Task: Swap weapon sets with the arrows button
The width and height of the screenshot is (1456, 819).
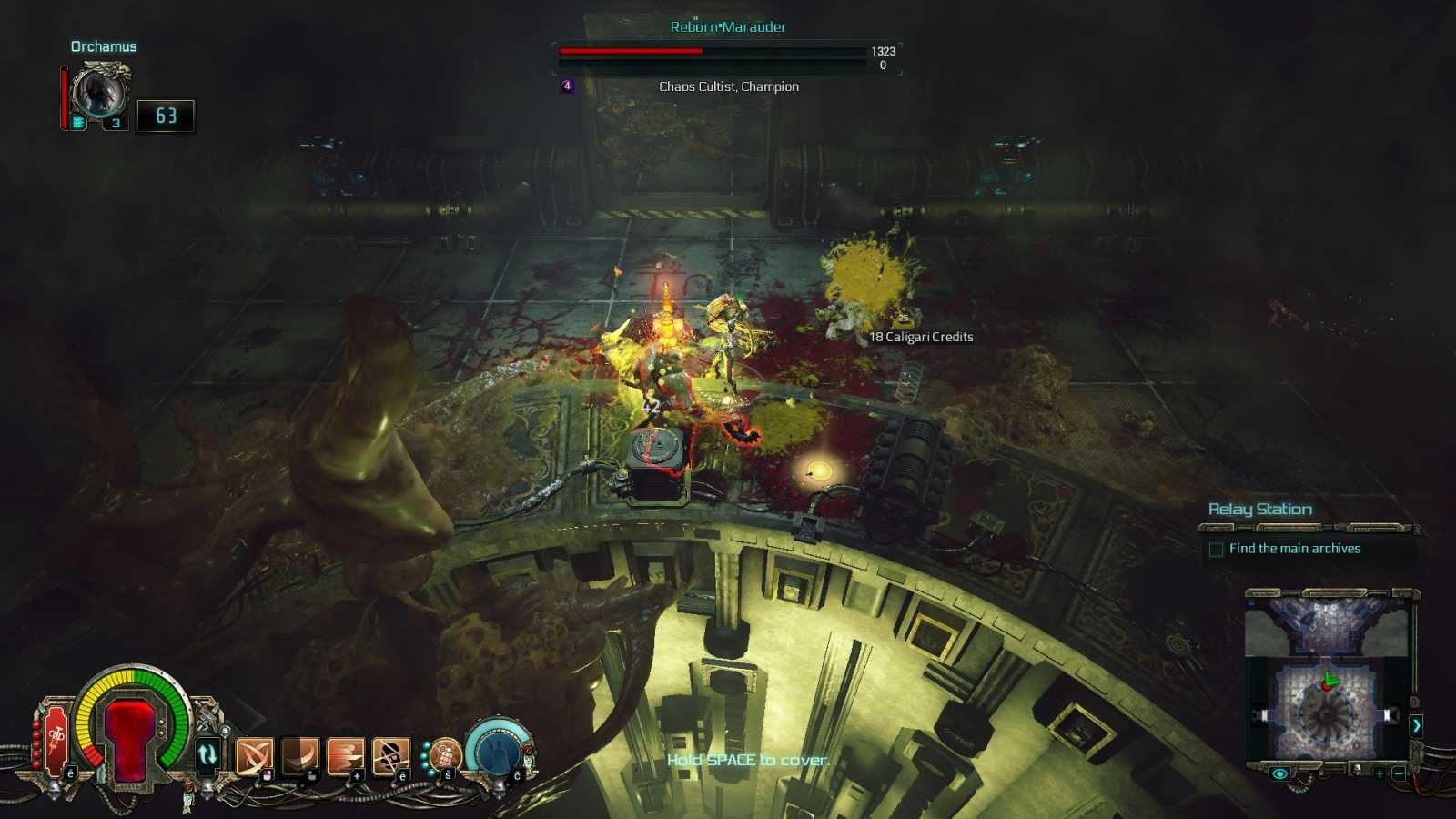Action: click(x=207, y=754)
